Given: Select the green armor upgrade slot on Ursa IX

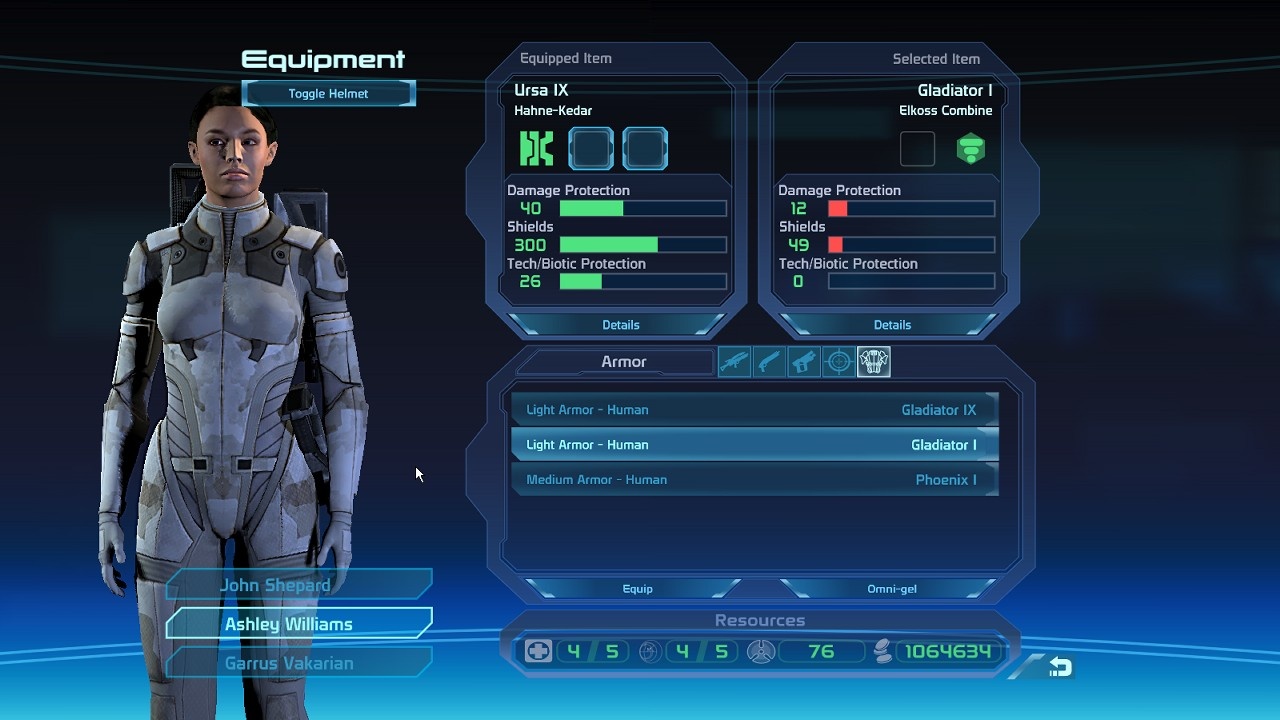Looking at the screenshot, I should [537, 149].
